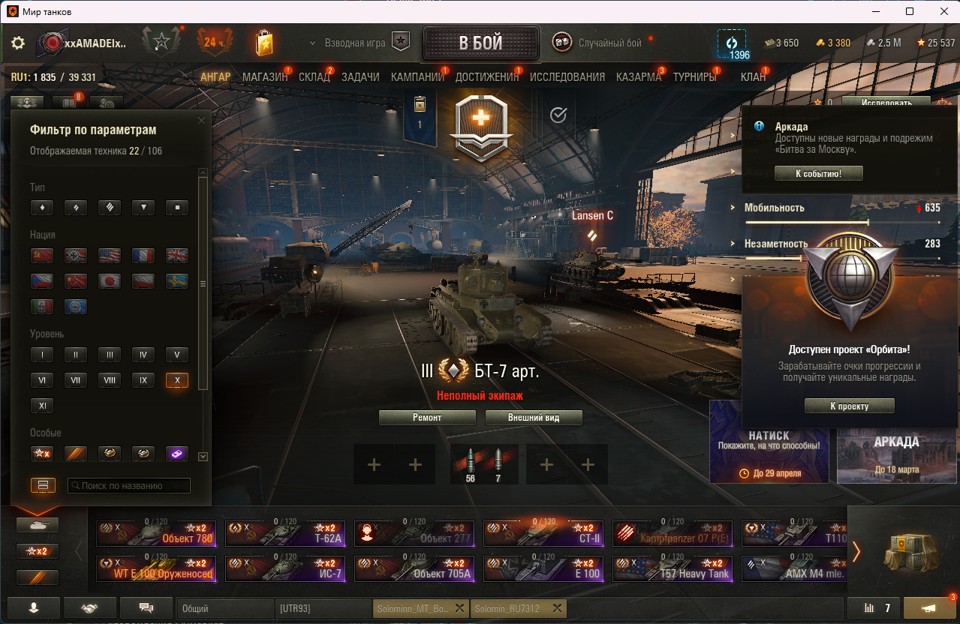This screenshot has width=960, height=624.
Task: Click the Ремонт button
Action: pyautogui.click(x=428, y=418)
